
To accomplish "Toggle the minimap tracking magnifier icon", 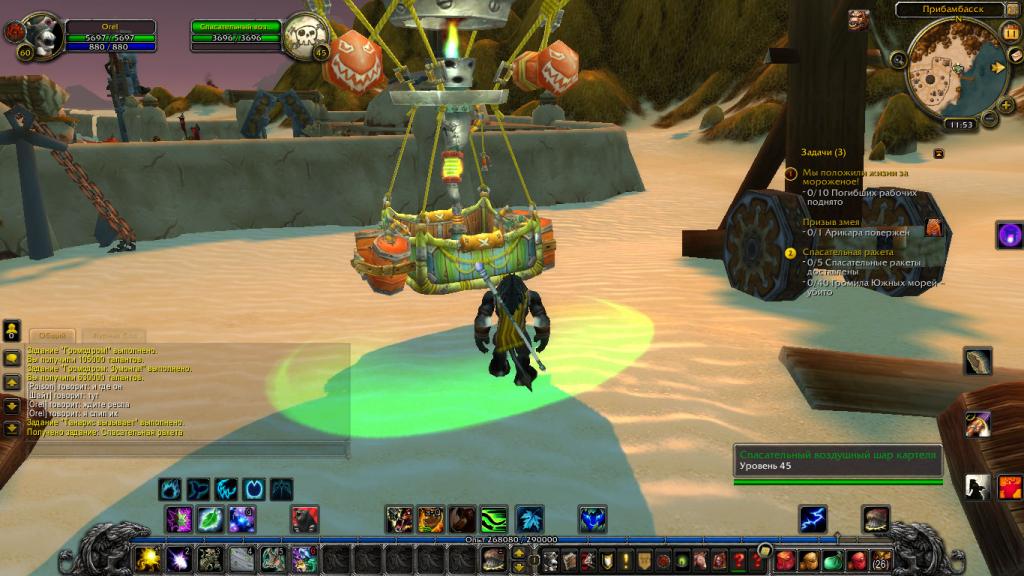I will 899,60.
